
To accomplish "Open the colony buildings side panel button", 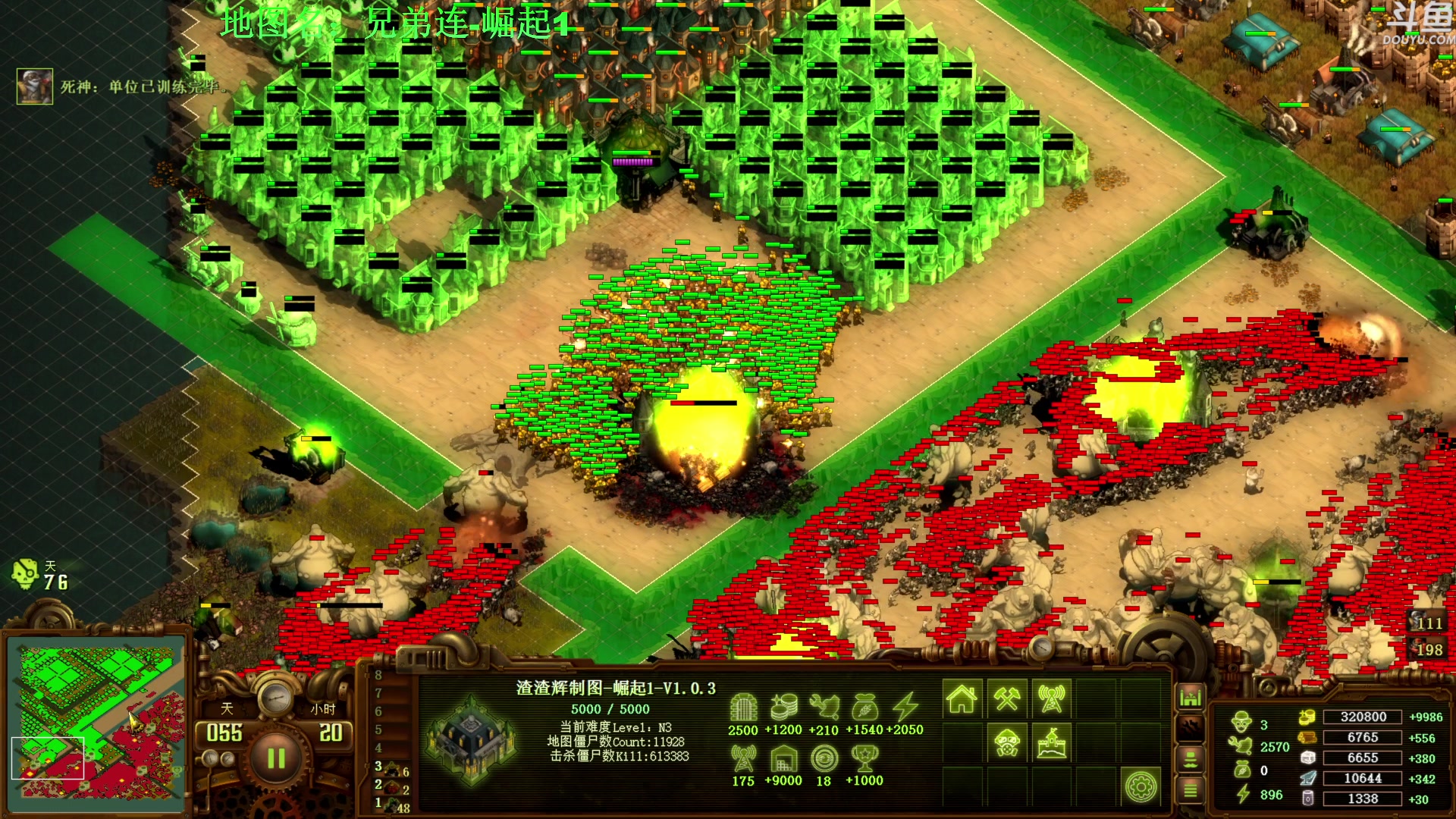I will pyautogui.click(x=1191, y=696).
